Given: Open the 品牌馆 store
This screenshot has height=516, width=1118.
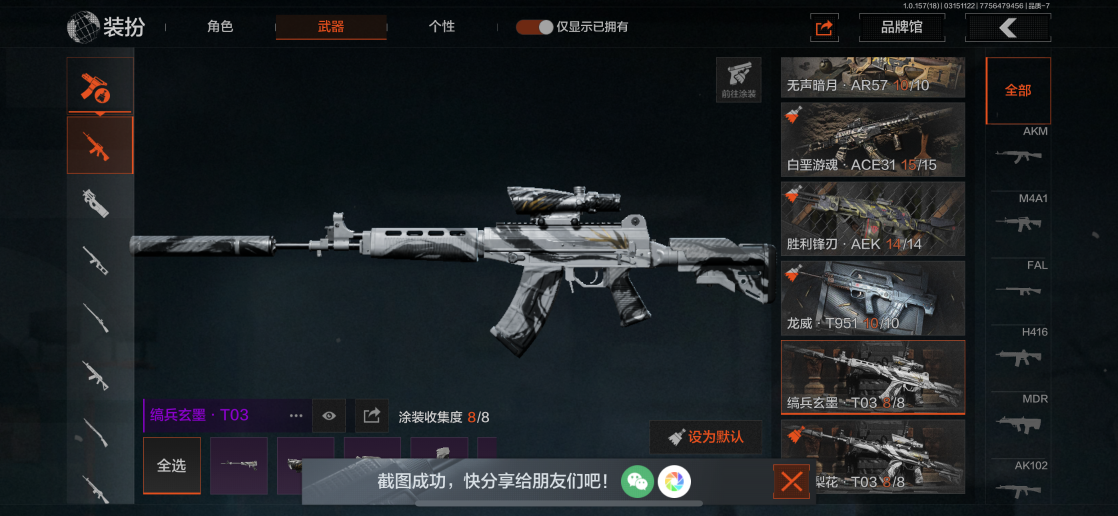Looking at the screenshot, I should point(901,28).
